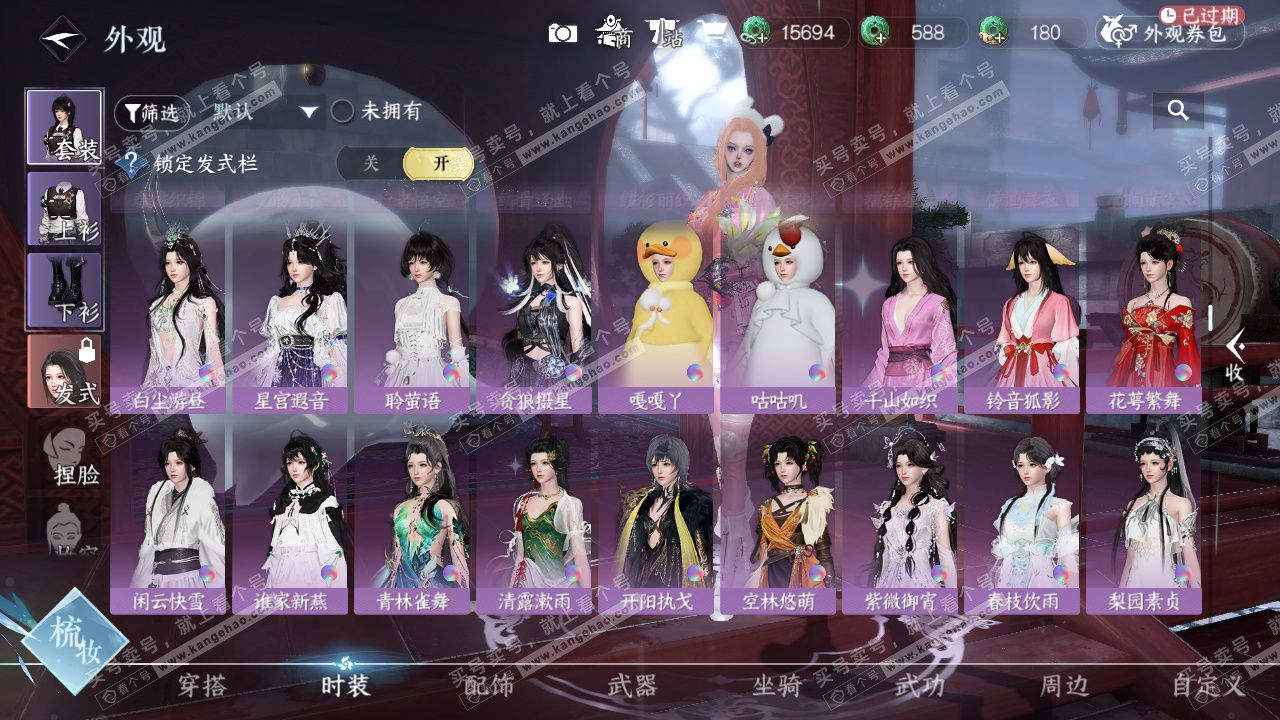Choose the 发式 hairstyle category
This screenshot has height=720, width=1280.
[65, 371]
